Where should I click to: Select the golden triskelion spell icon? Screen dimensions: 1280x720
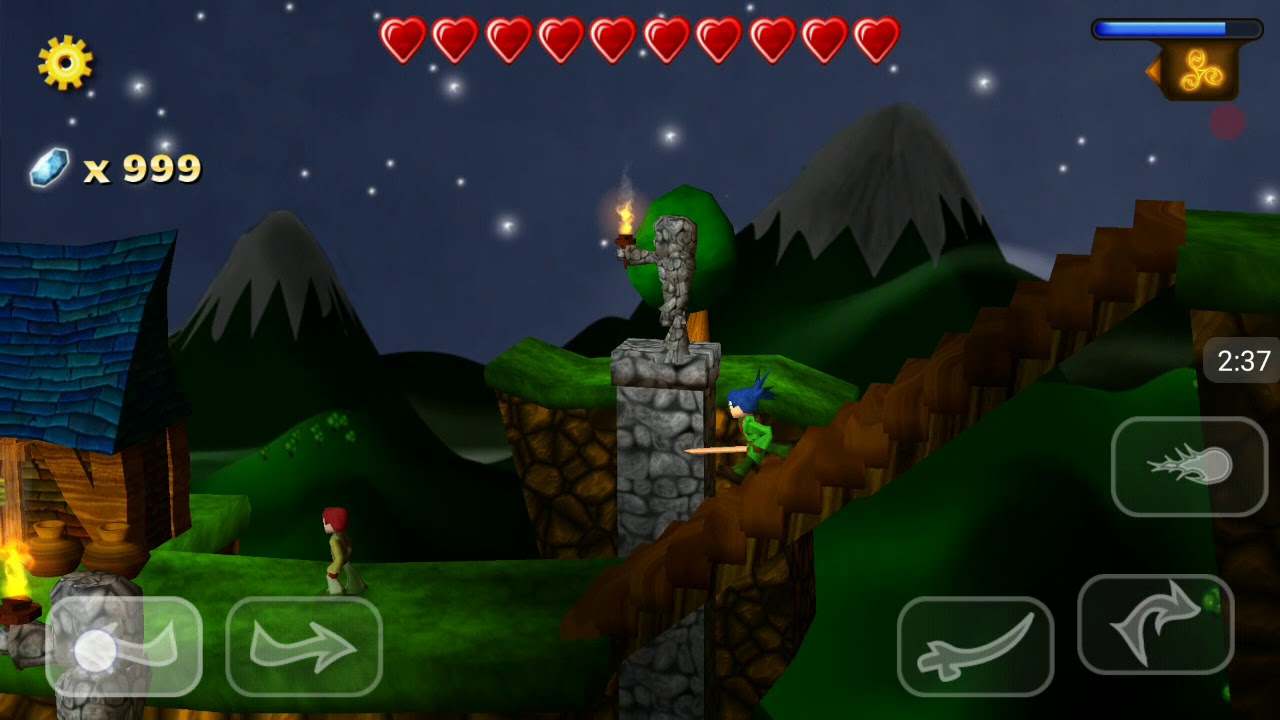pyautogui.click(x=1199, y=71)
